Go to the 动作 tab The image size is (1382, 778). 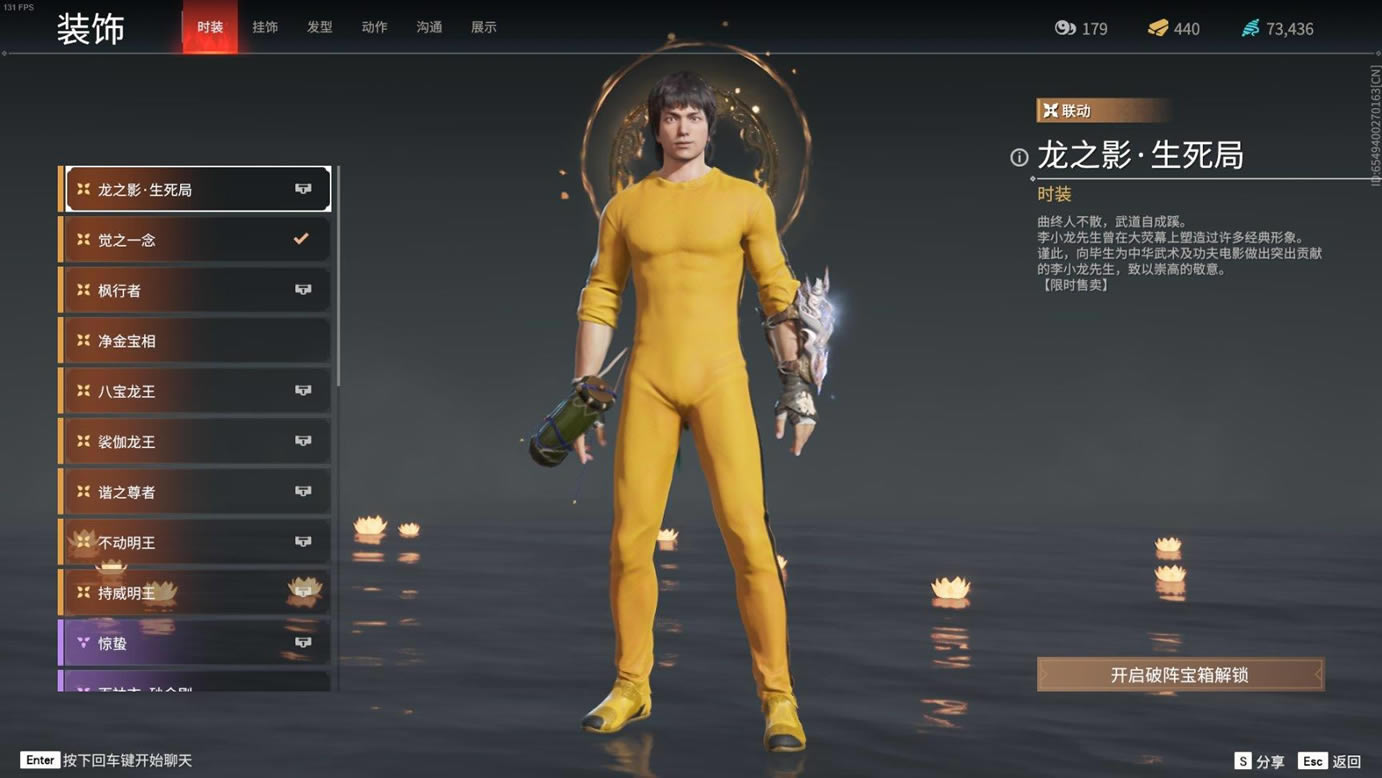click(374, 27)
